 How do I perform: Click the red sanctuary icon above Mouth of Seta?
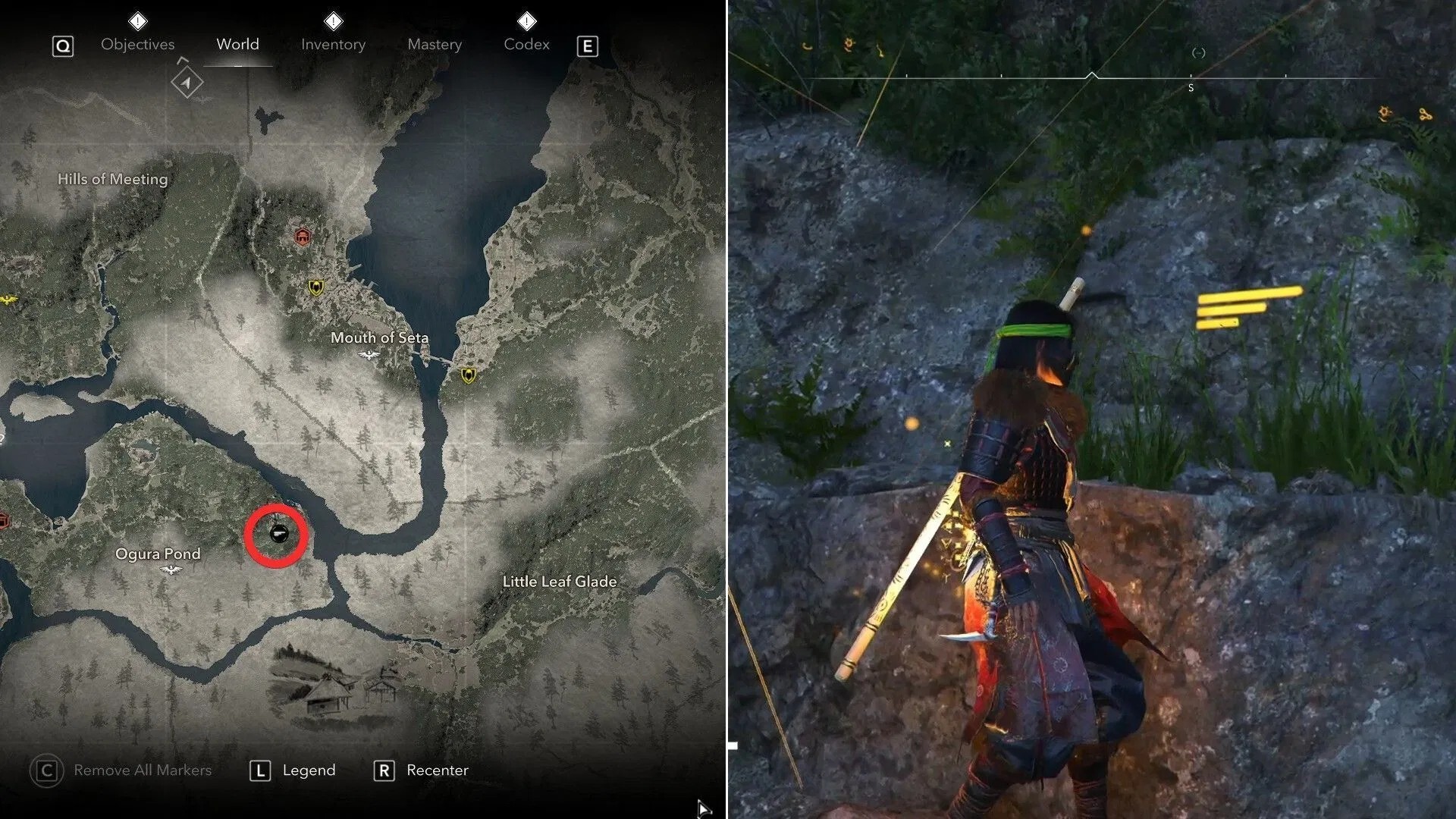click(302, 237)
